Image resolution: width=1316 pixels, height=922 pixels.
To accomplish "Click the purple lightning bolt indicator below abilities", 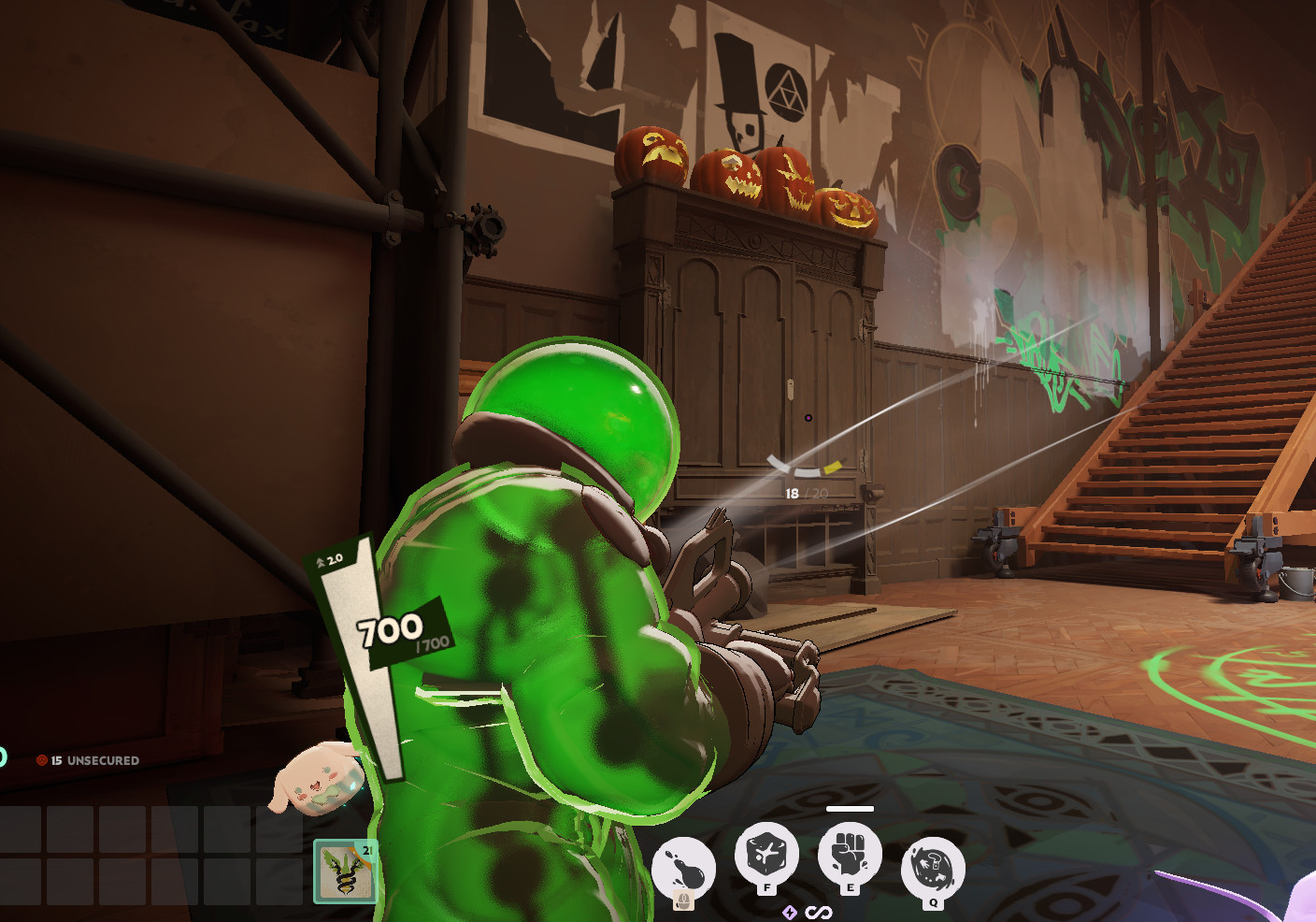I will coord(790,912).
